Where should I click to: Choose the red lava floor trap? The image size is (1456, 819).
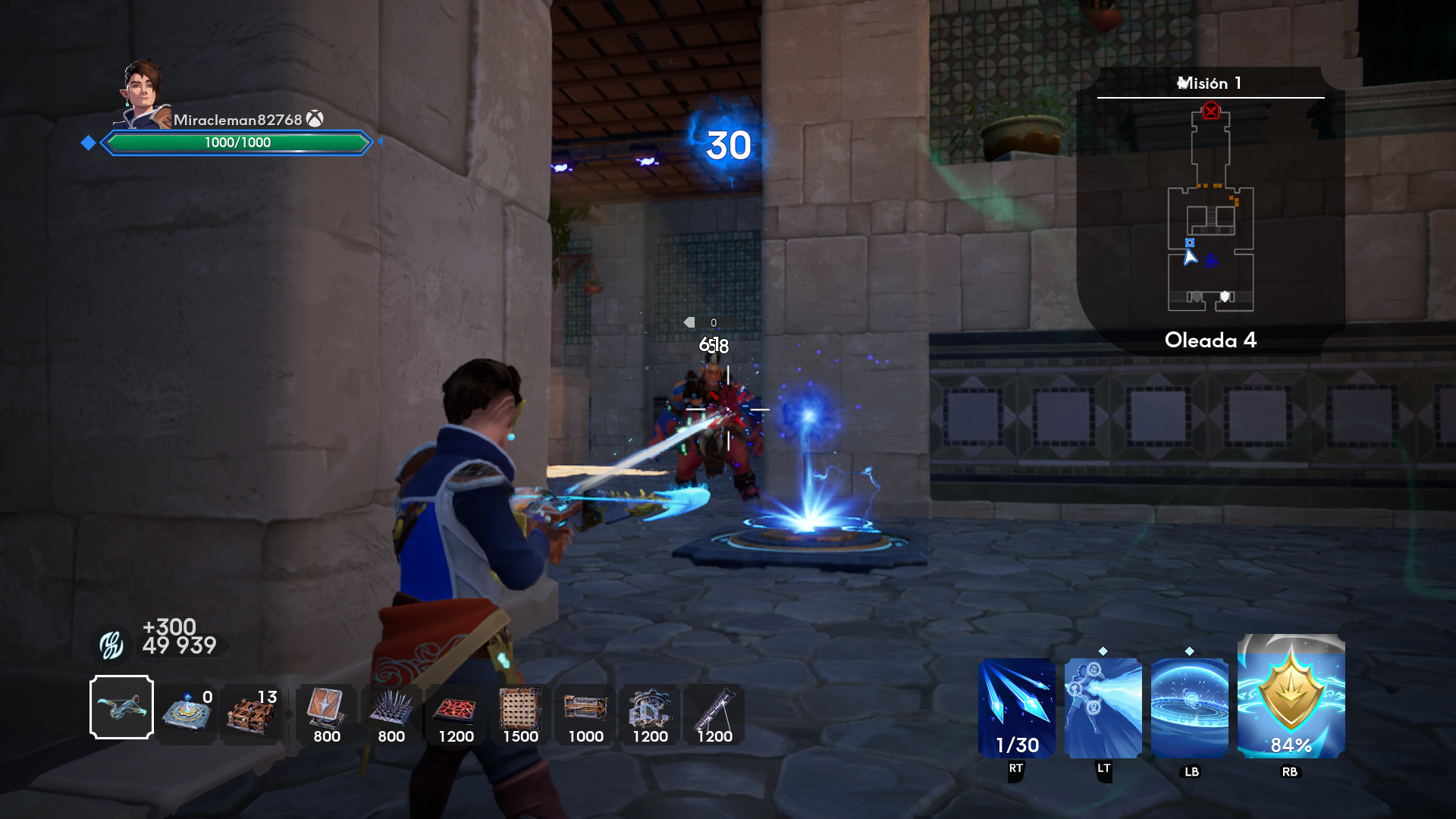point(456,713)
